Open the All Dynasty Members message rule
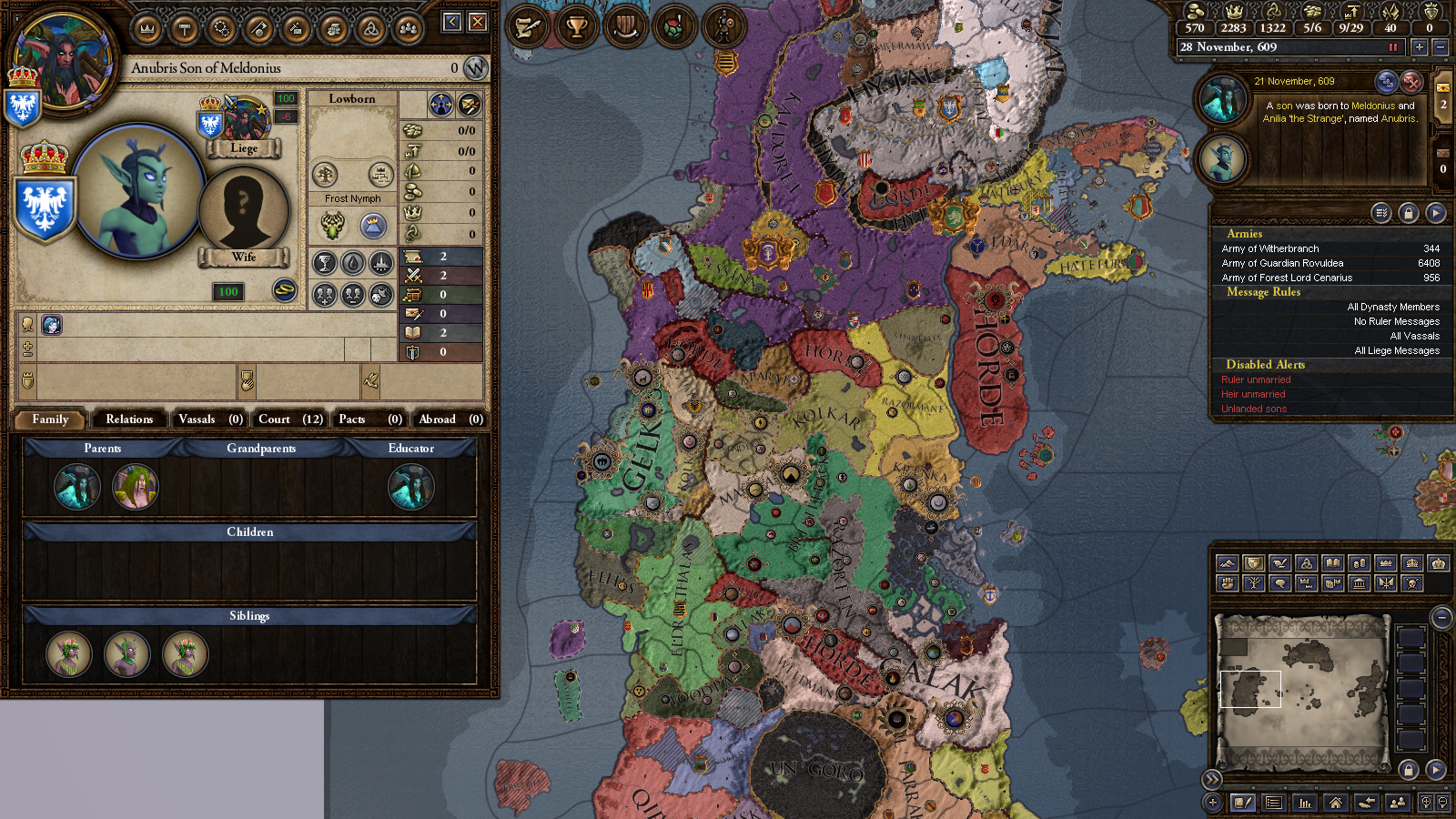 click(1392, 308)
